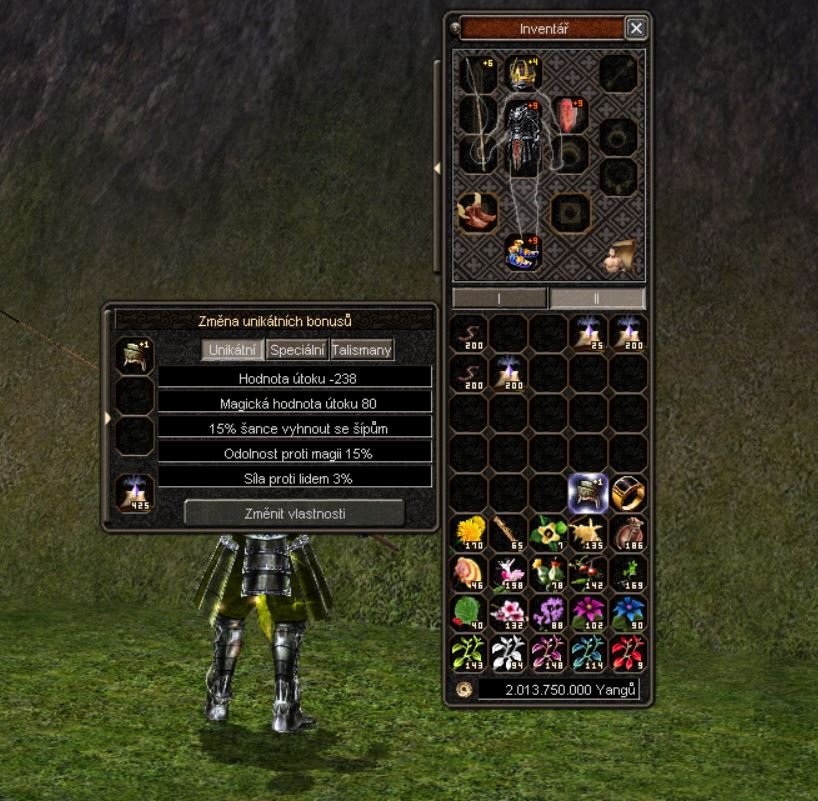
Task: Select the yellow dandelion stack of 170
Action: coord(468,533)
